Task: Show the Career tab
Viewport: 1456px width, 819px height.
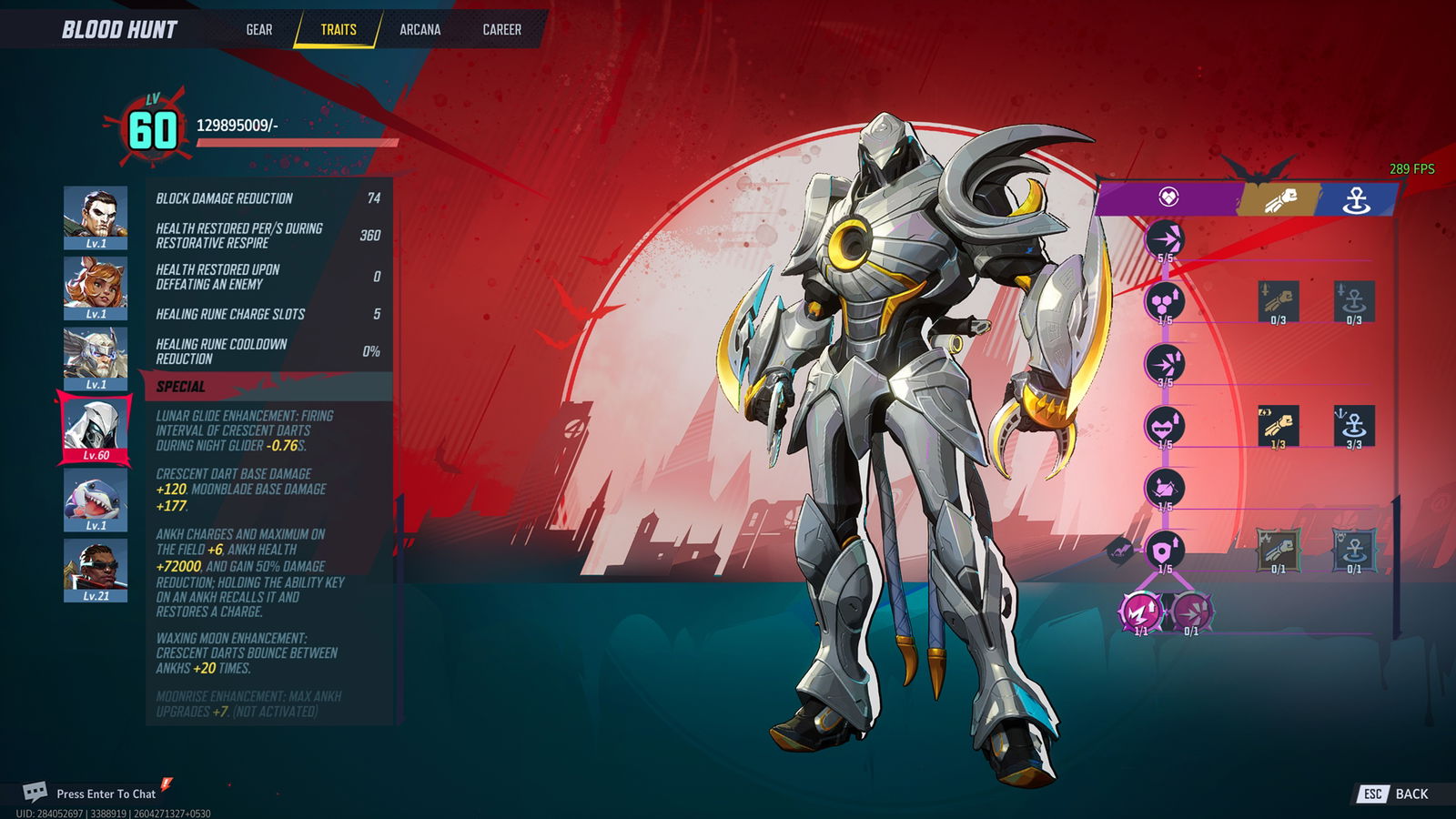Action: click(x=501, y=30)
